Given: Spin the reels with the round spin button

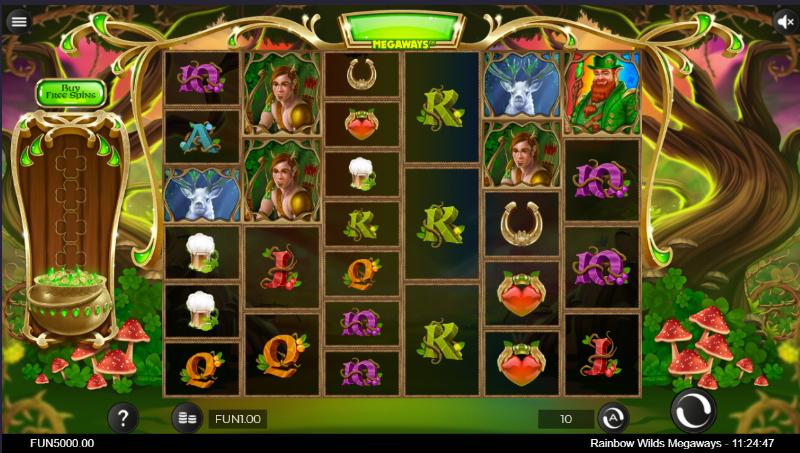Looking at the screenshot, I should pyautogui.click(x=693, y=410).
